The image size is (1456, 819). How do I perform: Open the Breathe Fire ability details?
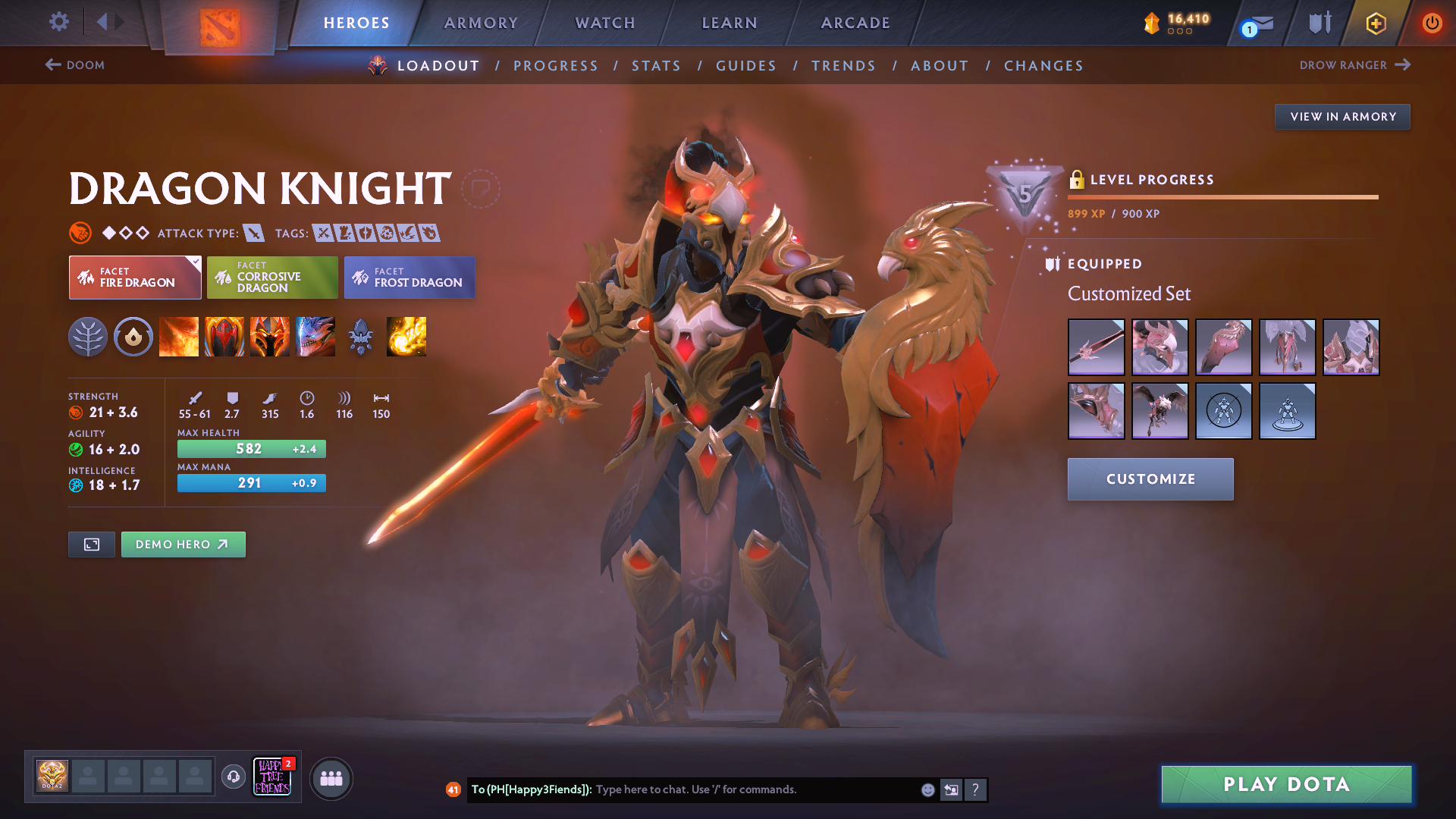pyautogui.click(x=179, y=337)
